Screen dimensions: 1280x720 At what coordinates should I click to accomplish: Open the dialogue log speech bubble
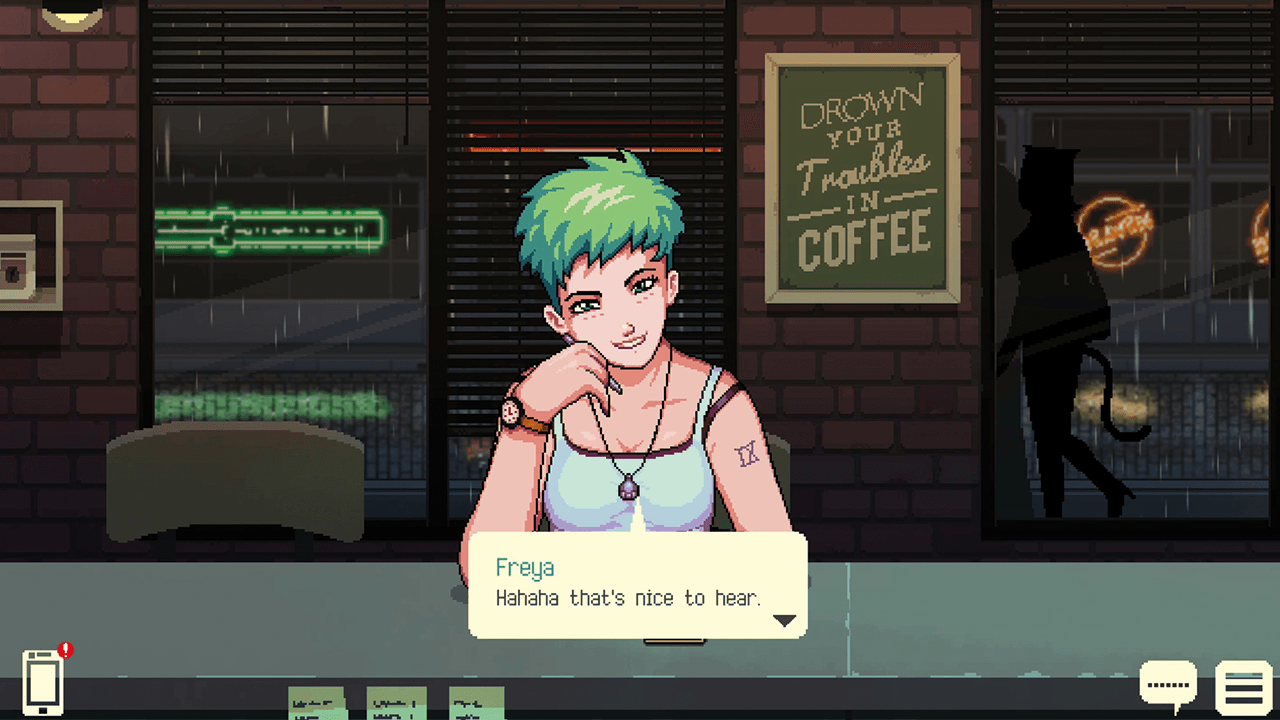click(1168, 684)
